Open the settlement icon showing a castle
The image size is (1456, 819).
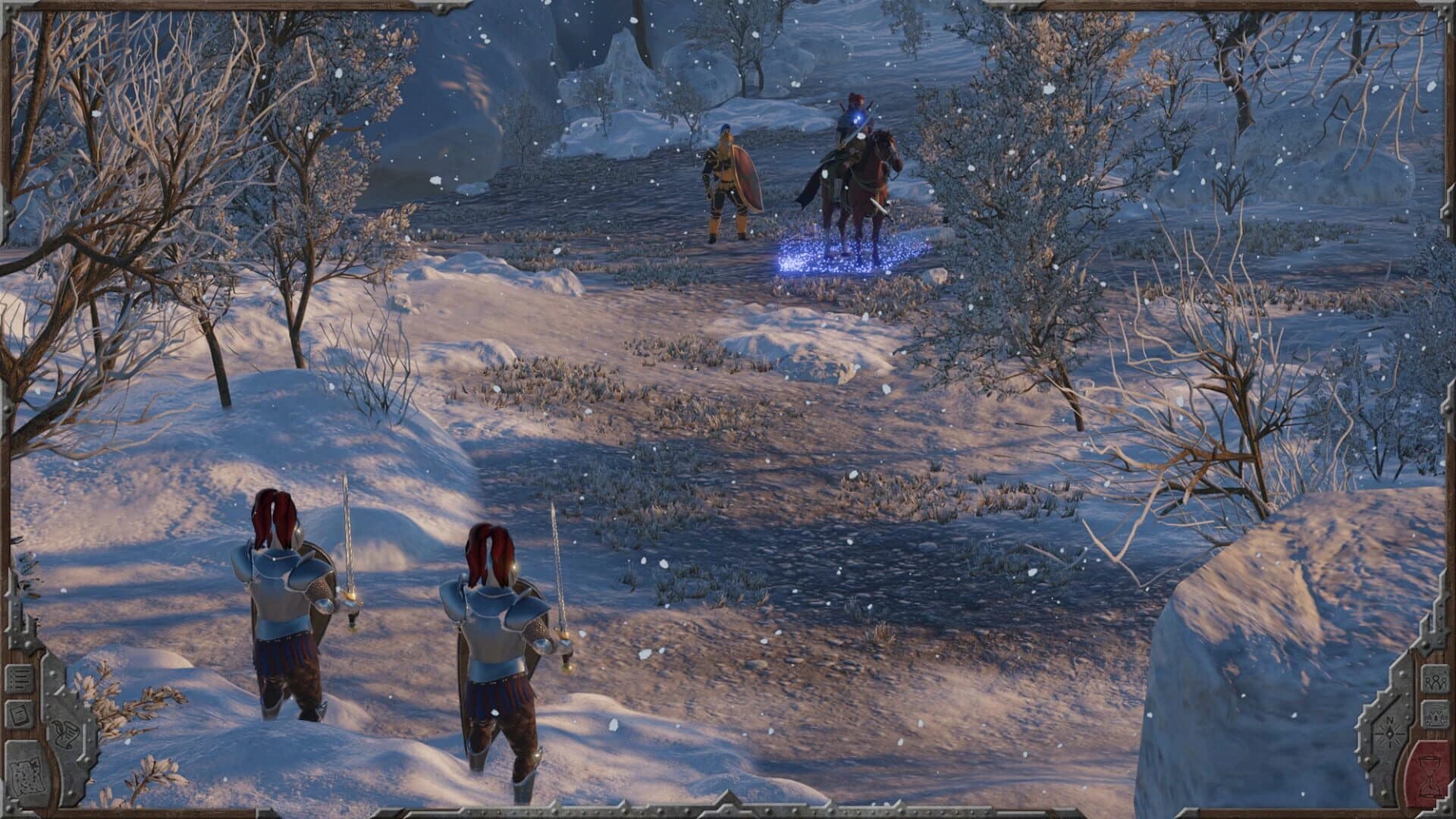[1436, 716]
